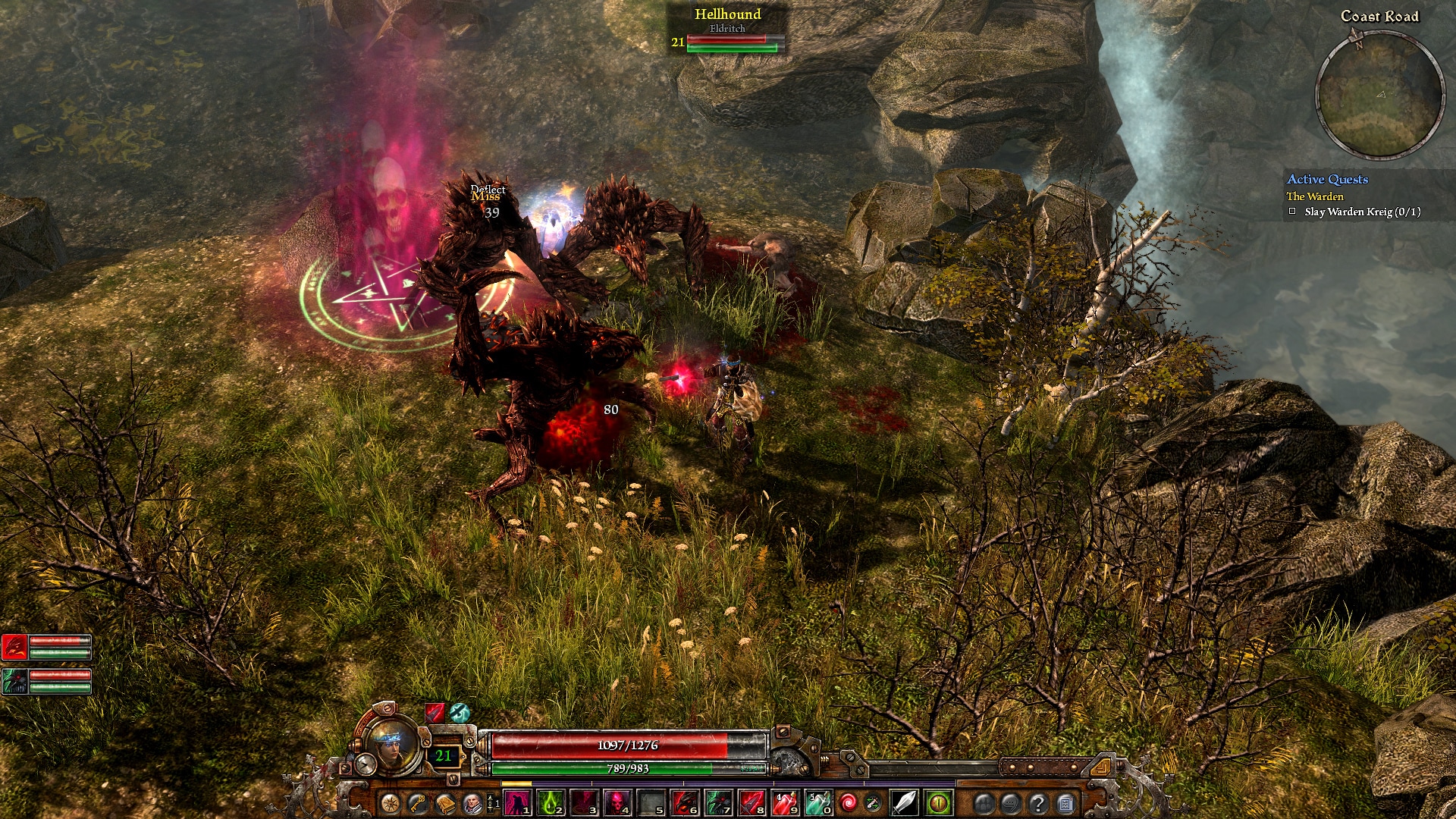The height and width of the screenshot is (819, 1456).
Task: Open the character portrait menu button
Action: point(472,803)
